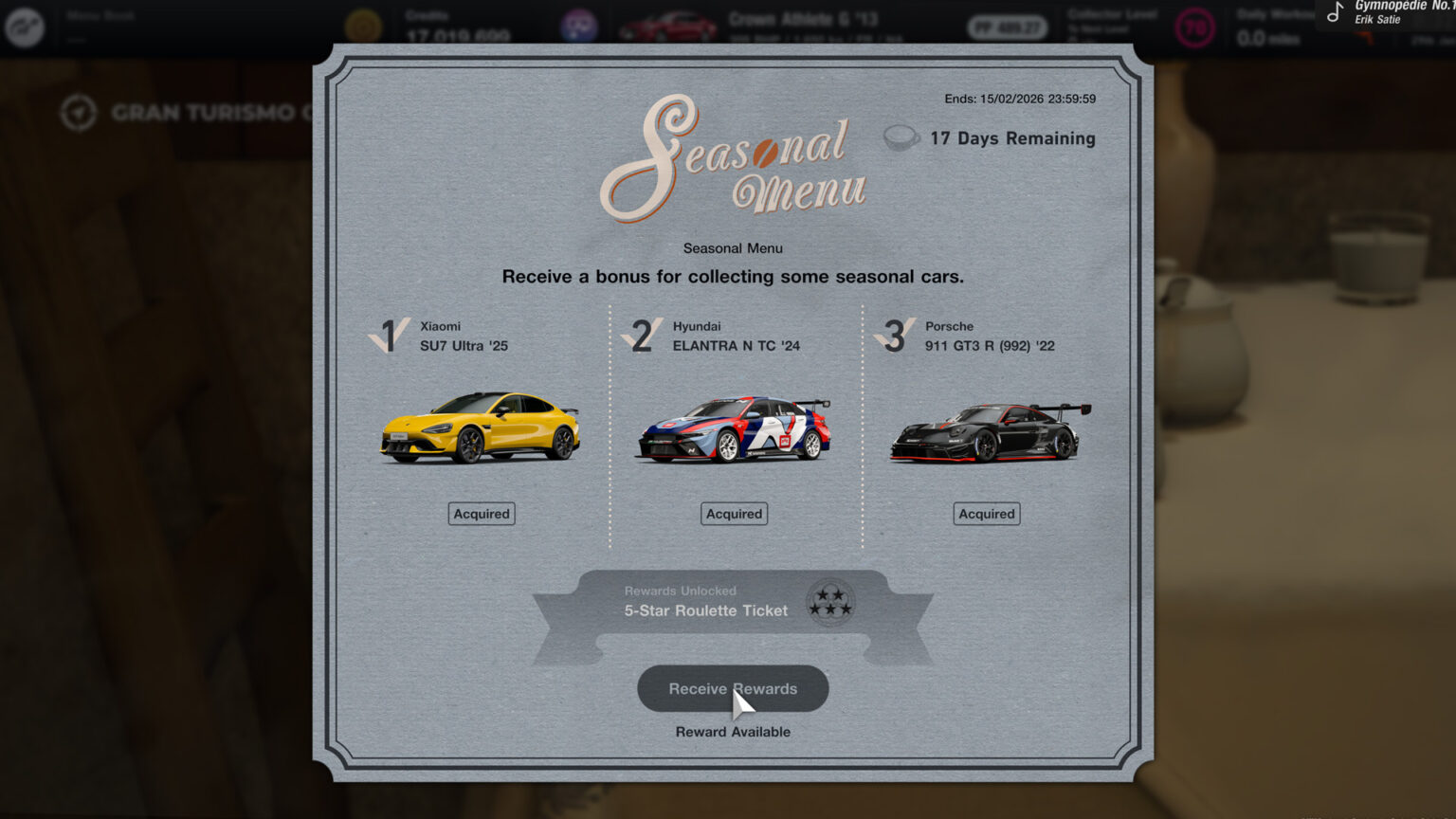The image size is (1456, 819).
Task: Click the Acquired badge under the Porsche
Action: [x=986, y=514]
